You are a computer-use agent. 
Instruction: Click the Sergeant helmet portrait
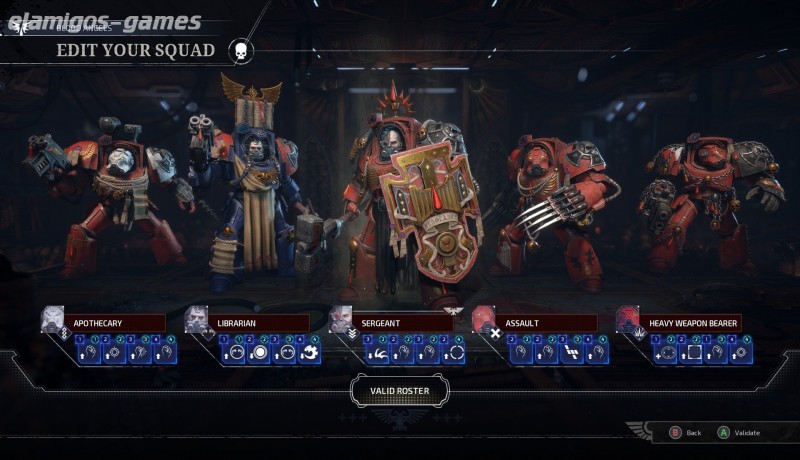point(341,319)
